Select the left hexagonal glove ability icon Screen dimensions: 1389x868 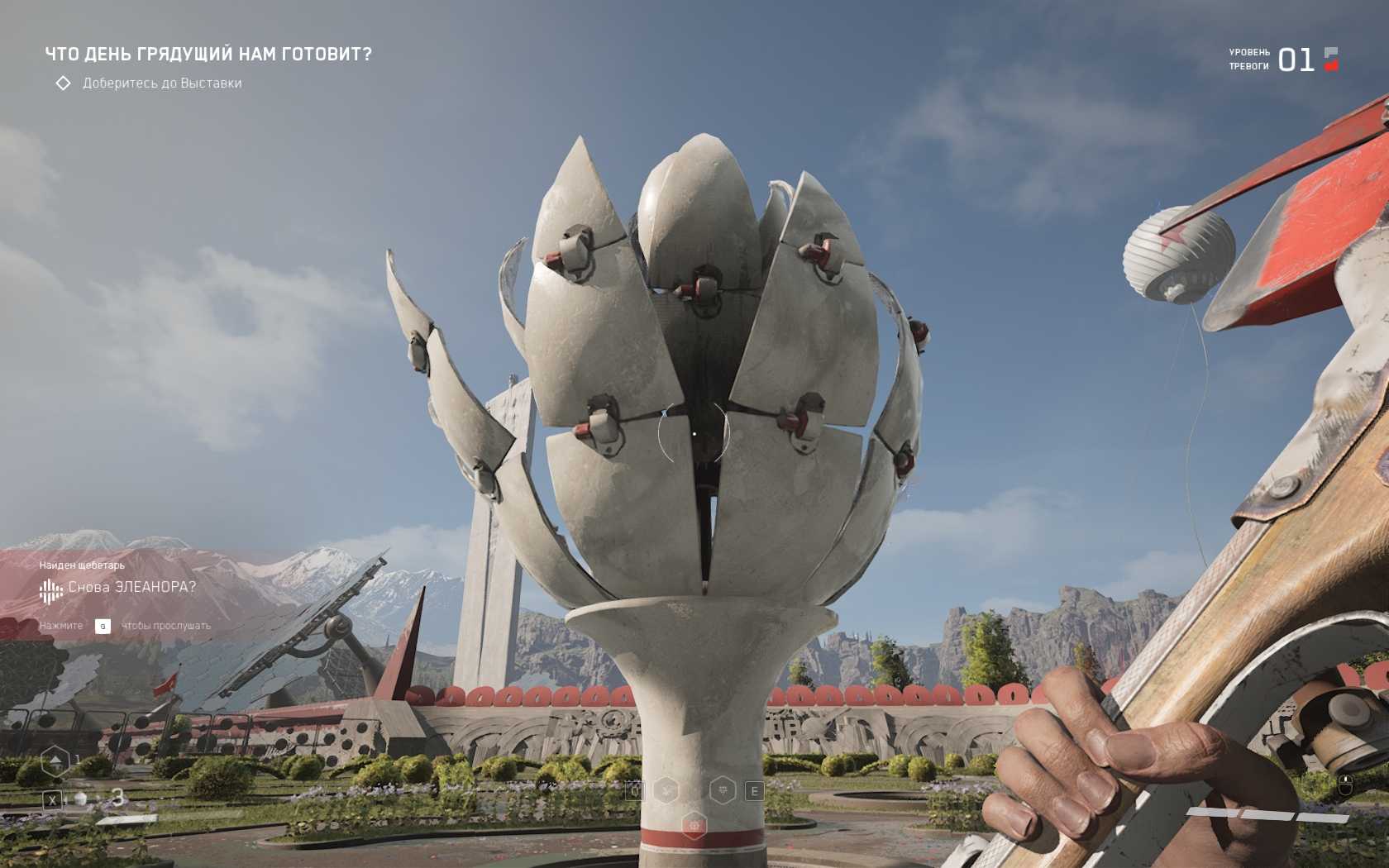tap(666, 791)
